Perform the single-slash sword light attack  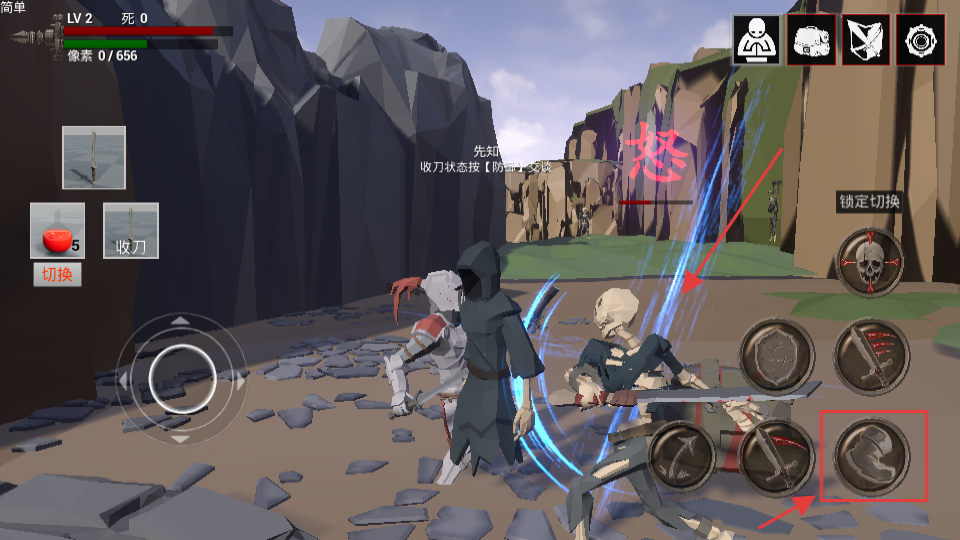pos(777,456)
